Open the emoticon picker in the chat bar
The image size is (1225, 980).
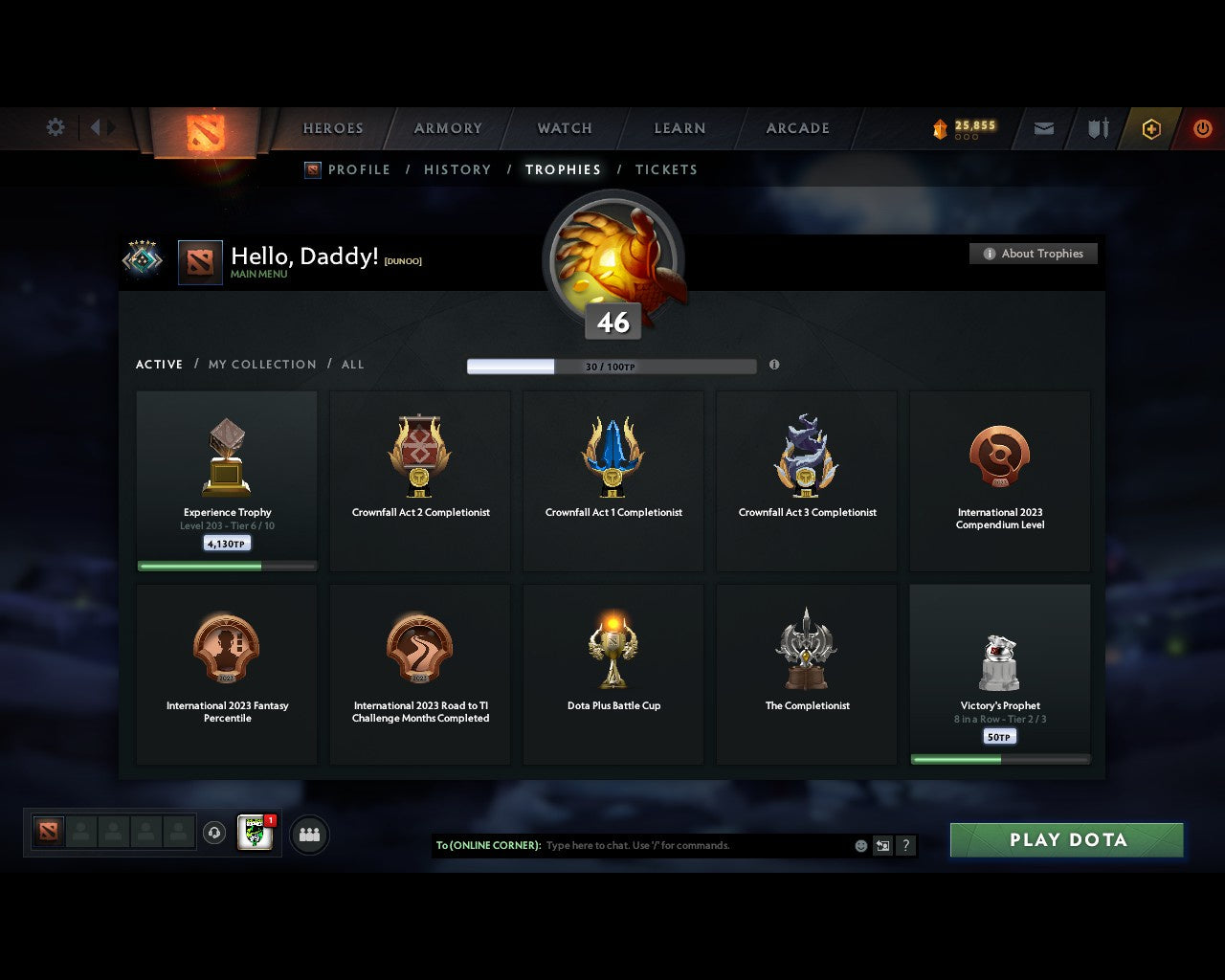(x=859, y=845)
